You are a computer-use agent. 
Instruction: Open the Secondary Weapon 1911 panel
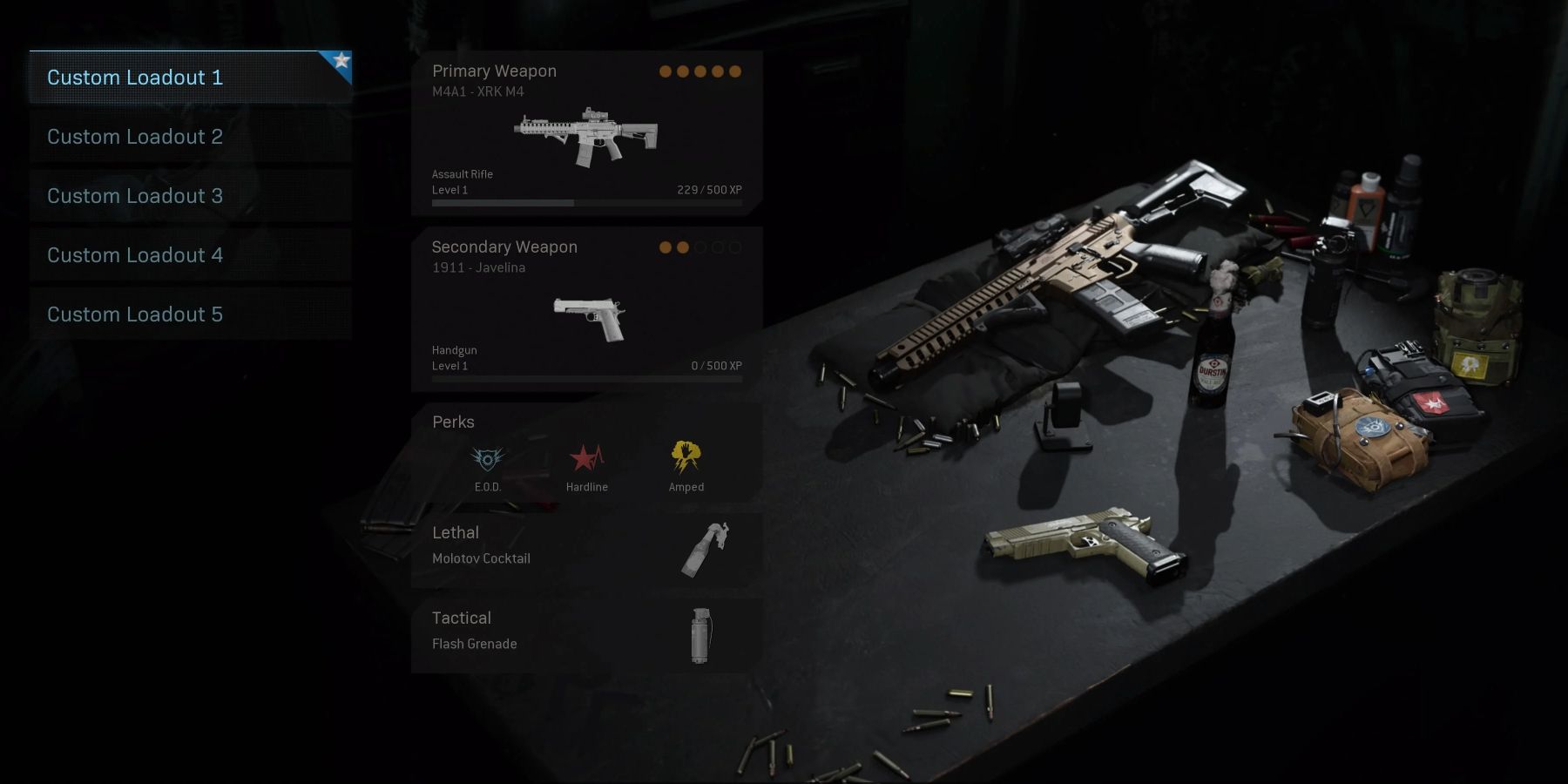click(586, 309)
